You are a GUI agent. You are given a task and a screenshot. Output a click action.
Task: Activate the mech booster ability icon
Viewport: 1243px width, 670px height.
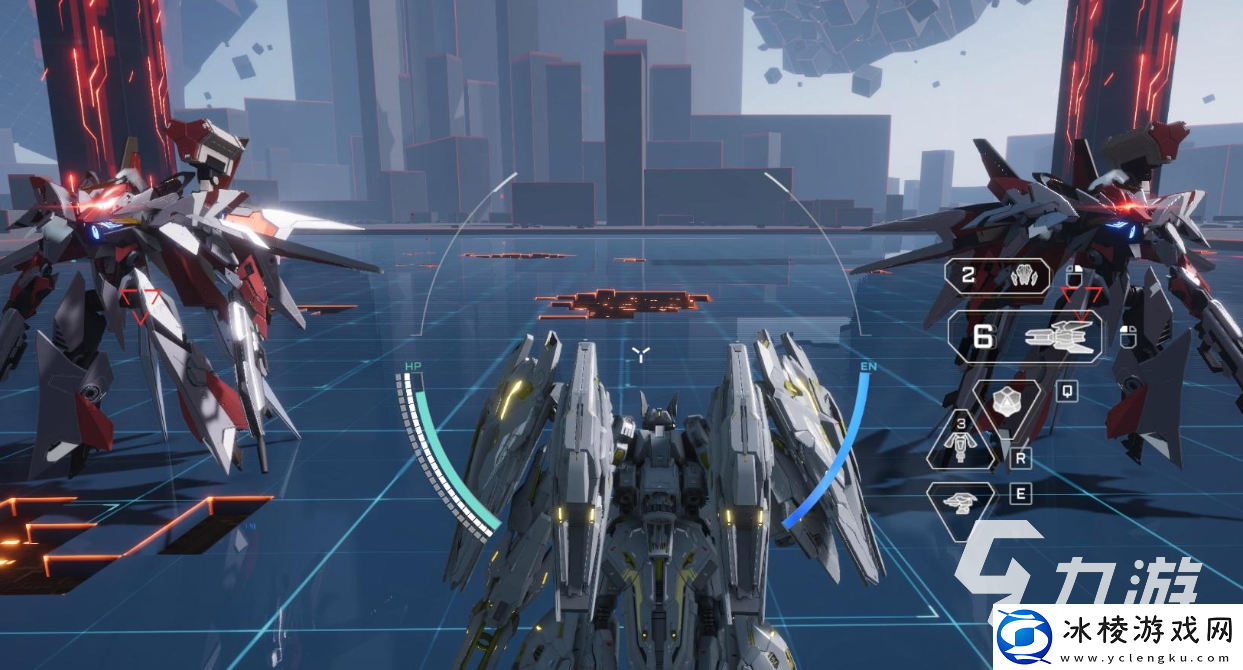pos(962,445)
